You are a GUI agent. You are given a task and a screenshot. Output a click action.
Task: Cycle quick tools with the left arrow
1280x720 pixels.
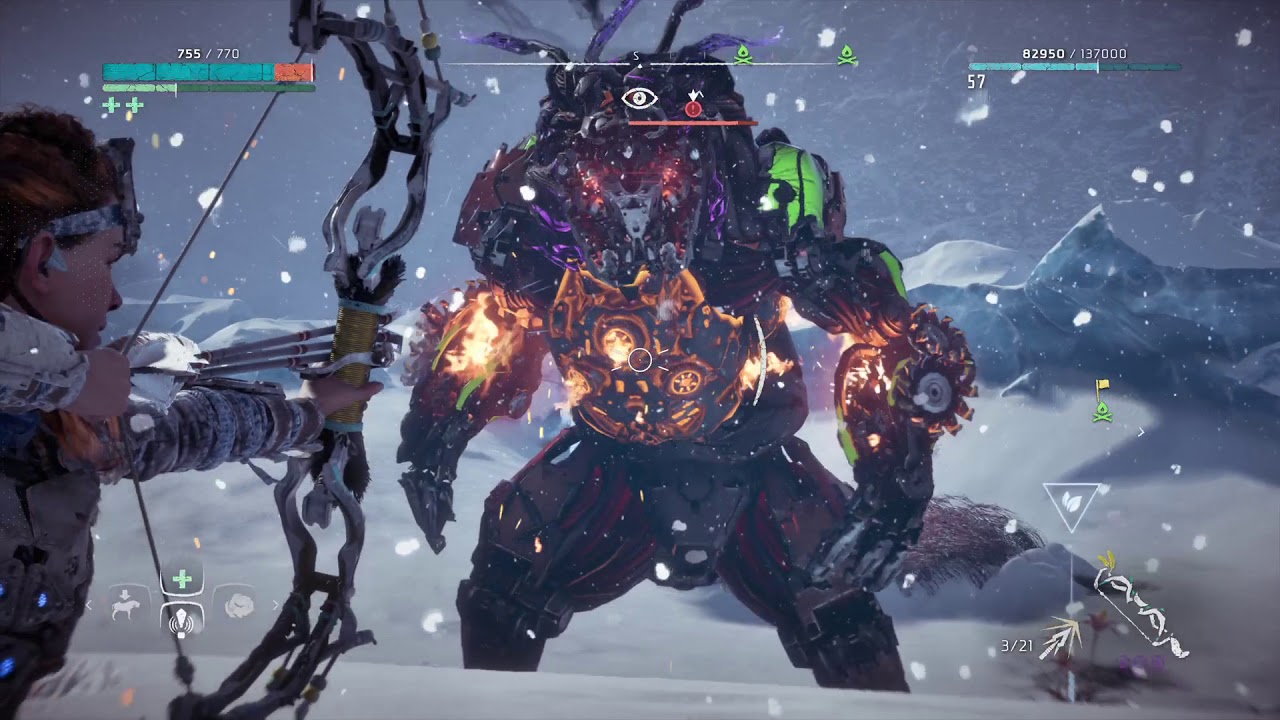[x=90, y=605]
